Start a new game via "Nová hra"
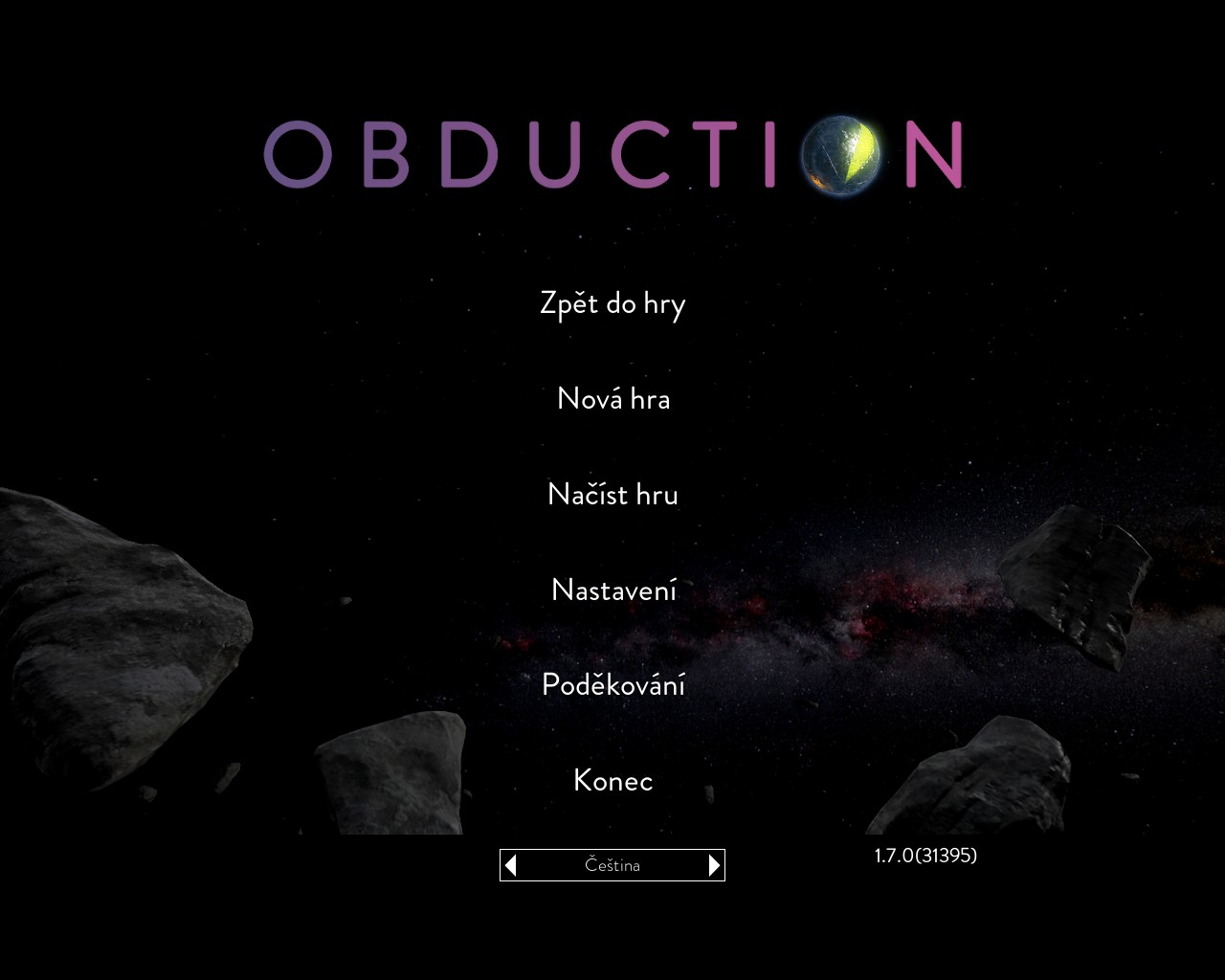The image size is (1225, 980). pos(612,399)
